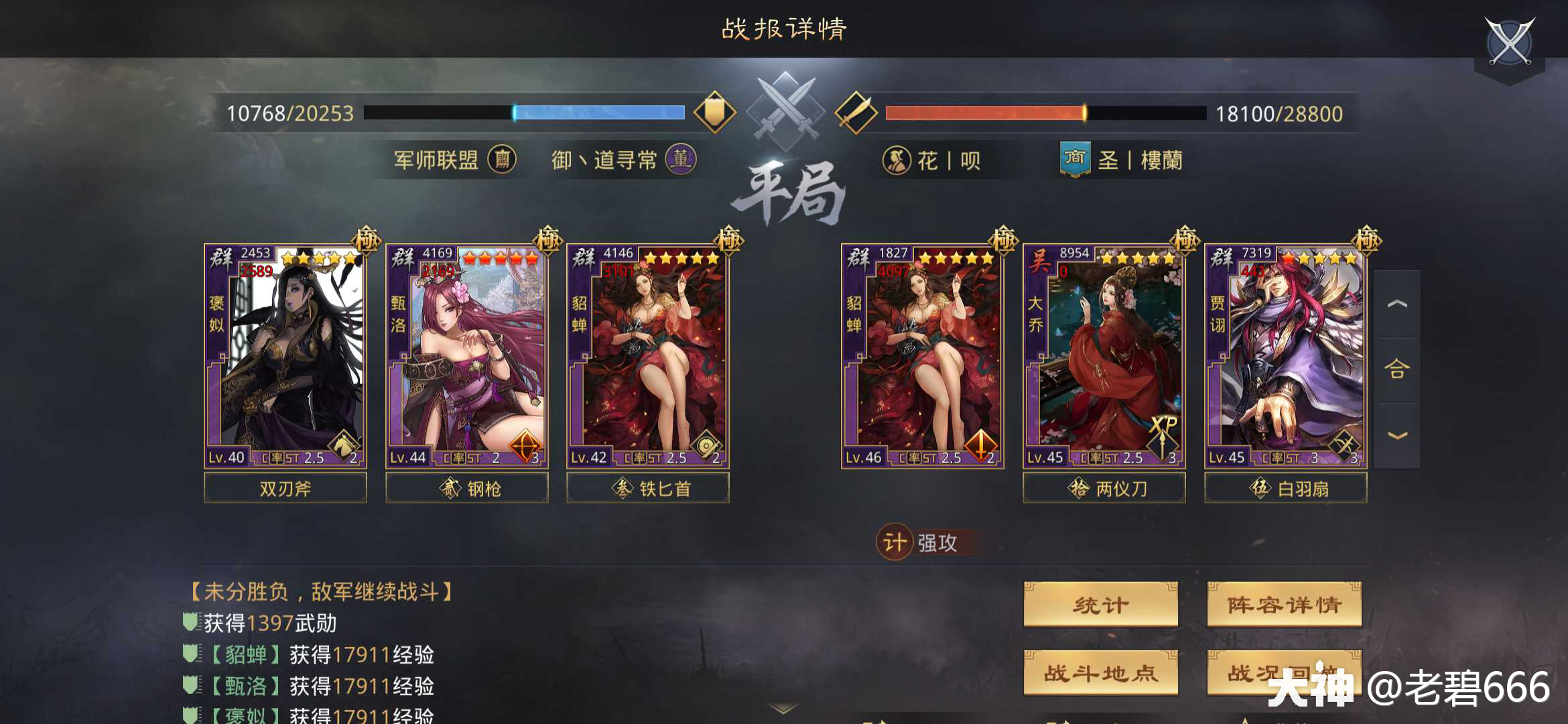Open 阵容详情 lineup details

pos(1284,604)
